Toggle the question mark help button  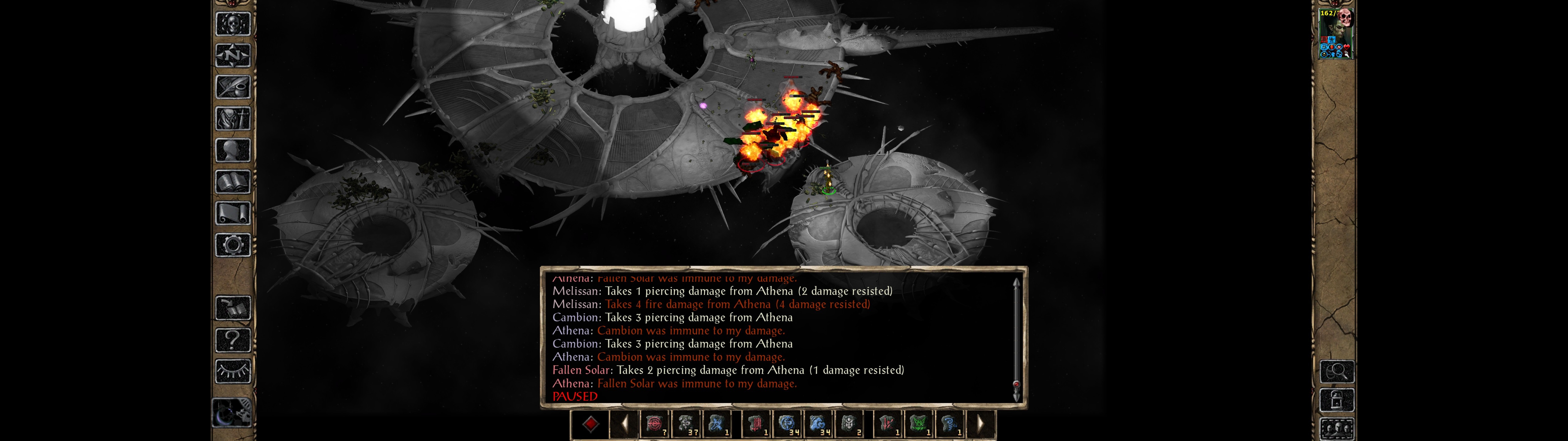pyautogui.click(x=233, y=340)
